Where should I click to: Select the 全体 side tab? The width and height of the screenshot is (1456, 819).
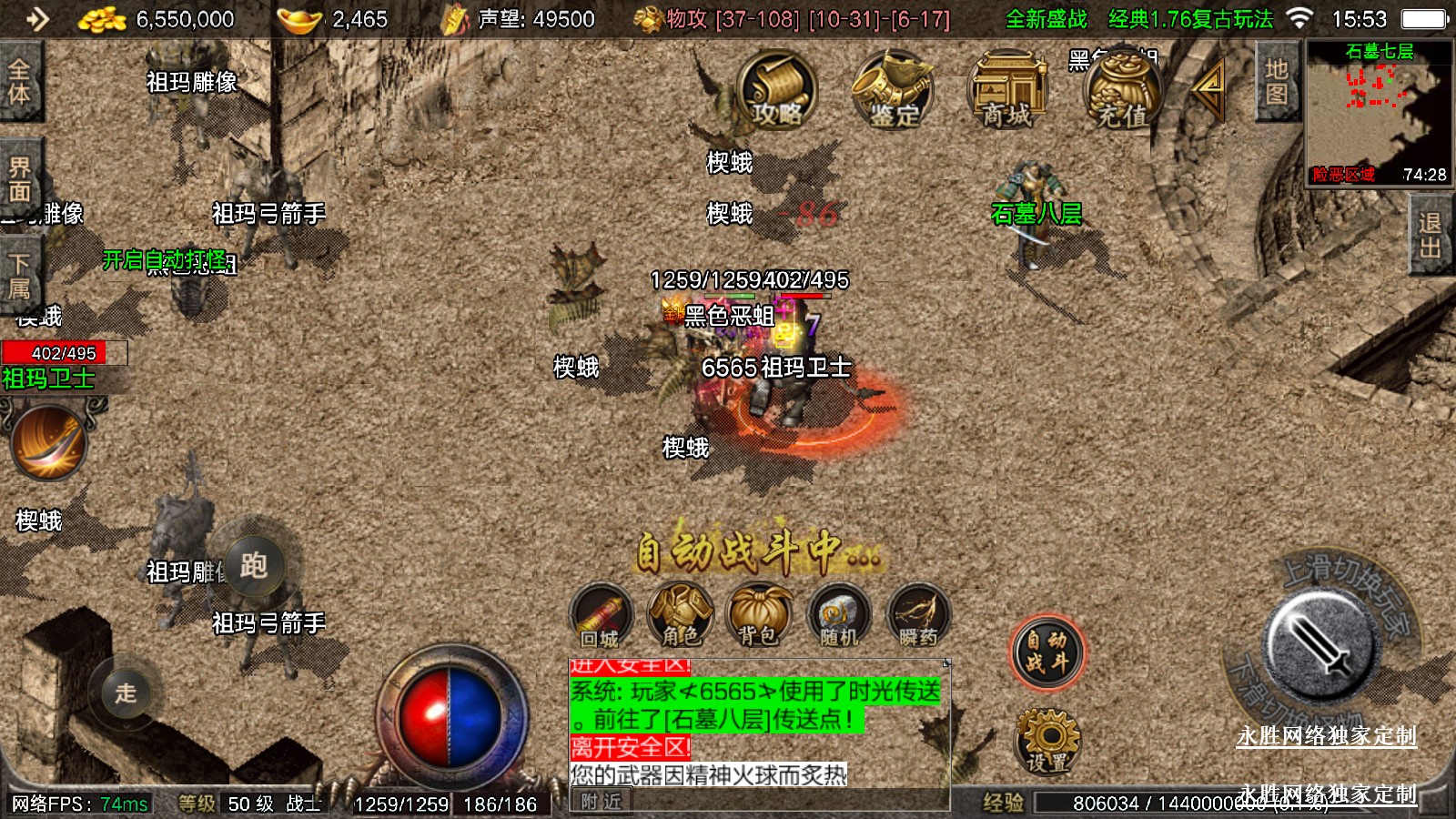coord(20,82)
